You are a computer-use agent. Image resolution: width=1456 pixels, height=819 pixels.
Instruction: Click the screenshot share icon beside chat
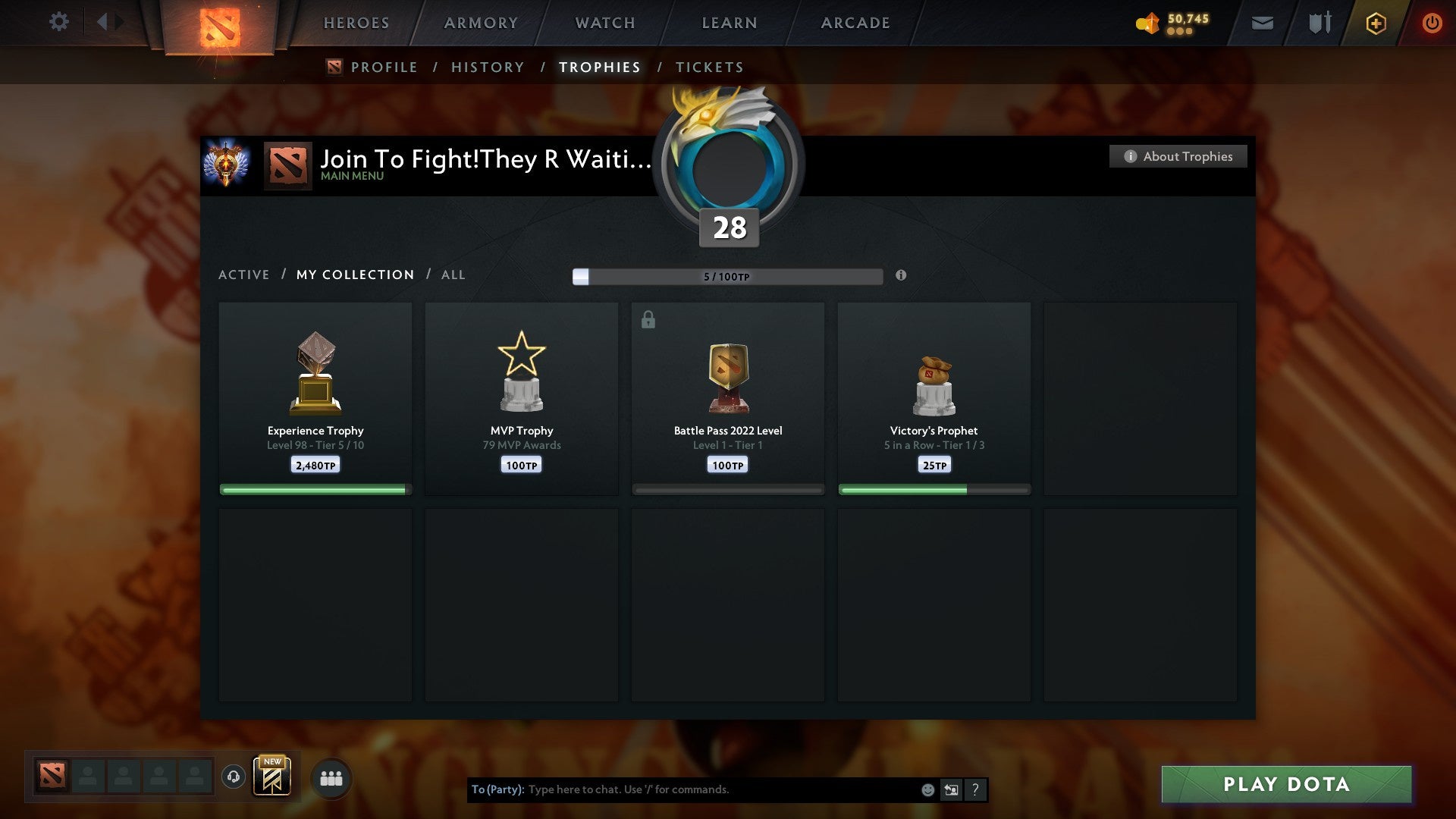952,789
